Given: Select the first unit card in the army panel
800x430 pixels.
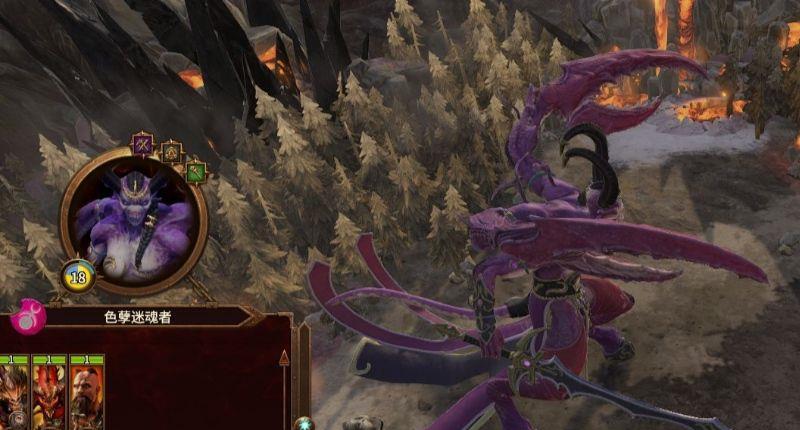Looking at the screenshot, I should [x=14, y=393].
